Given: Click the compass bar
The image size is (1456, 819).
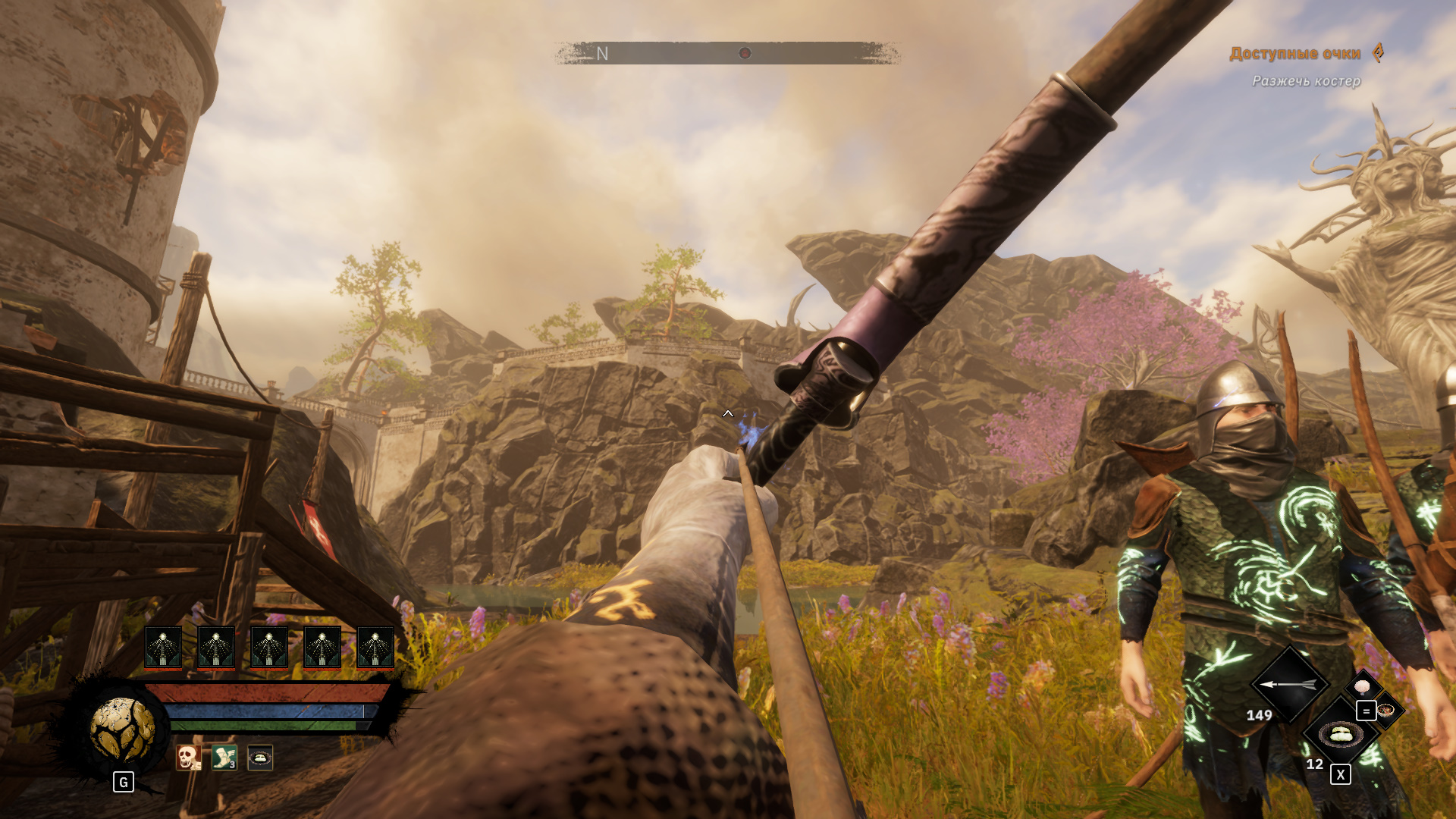Looking at the screenshot, I should 726,53.
